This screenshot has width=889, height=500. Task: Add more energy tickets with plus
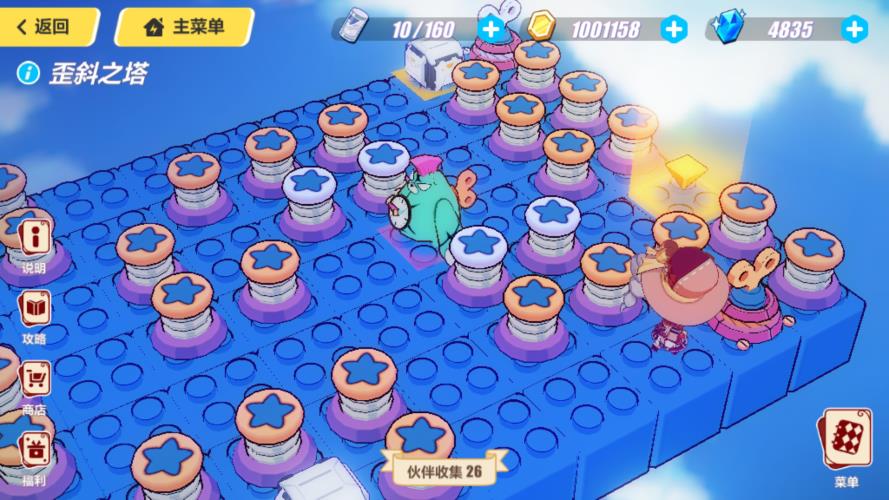coord(490,28)
